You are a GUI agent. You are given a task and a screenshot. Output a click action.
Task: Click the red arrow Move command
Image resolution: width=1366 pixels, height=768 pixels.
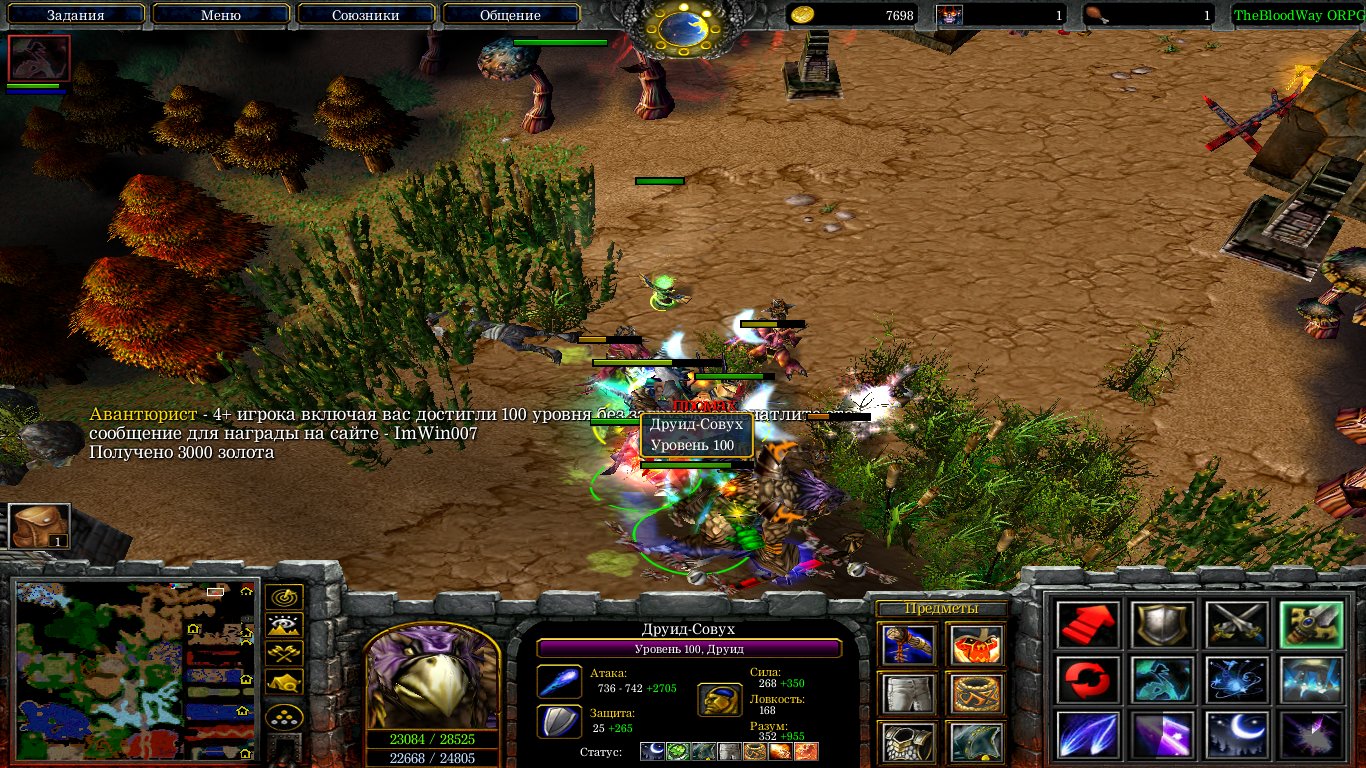pyautogui.click(x=1088, y=625)
